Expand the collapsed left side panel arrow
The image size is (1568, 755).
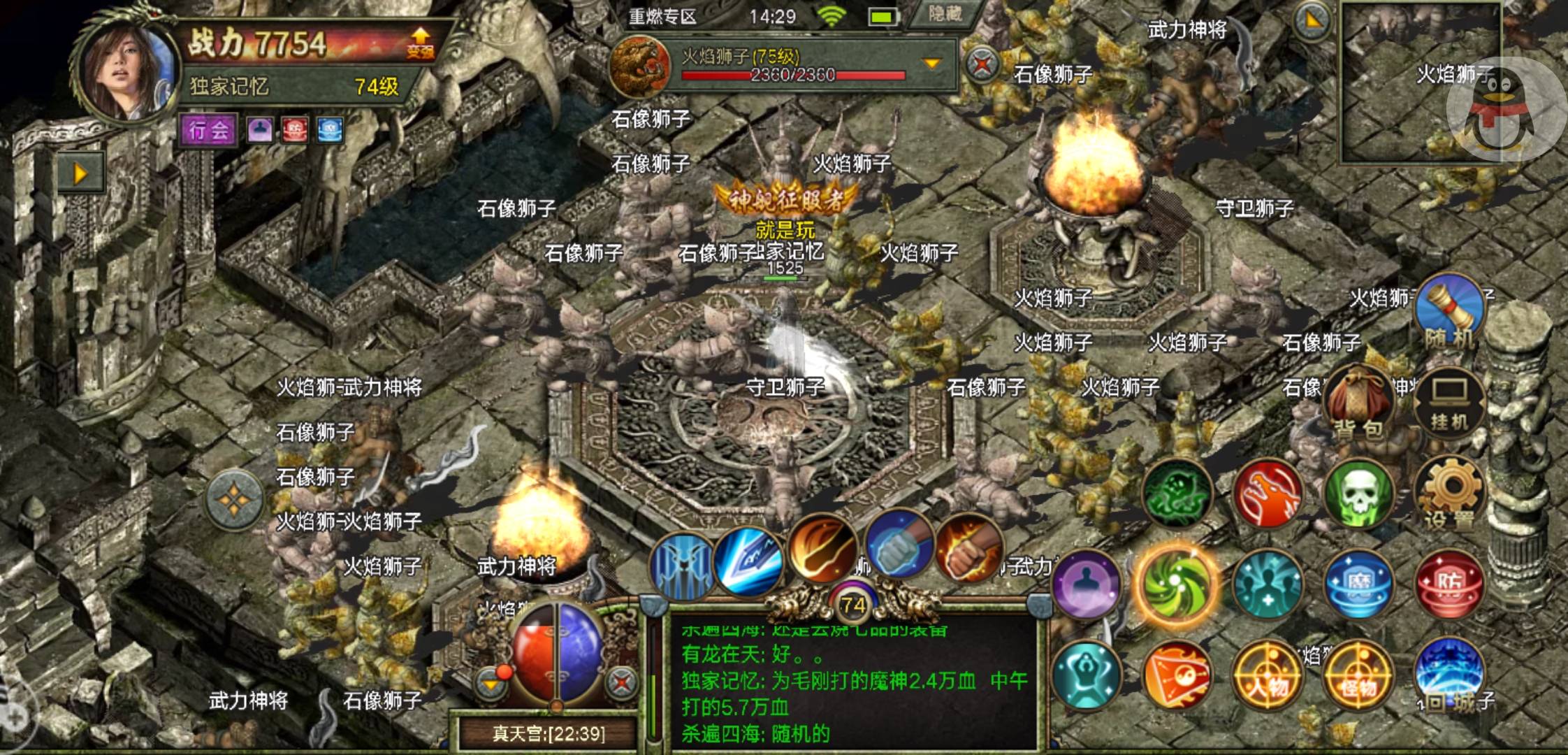[80, 170]
